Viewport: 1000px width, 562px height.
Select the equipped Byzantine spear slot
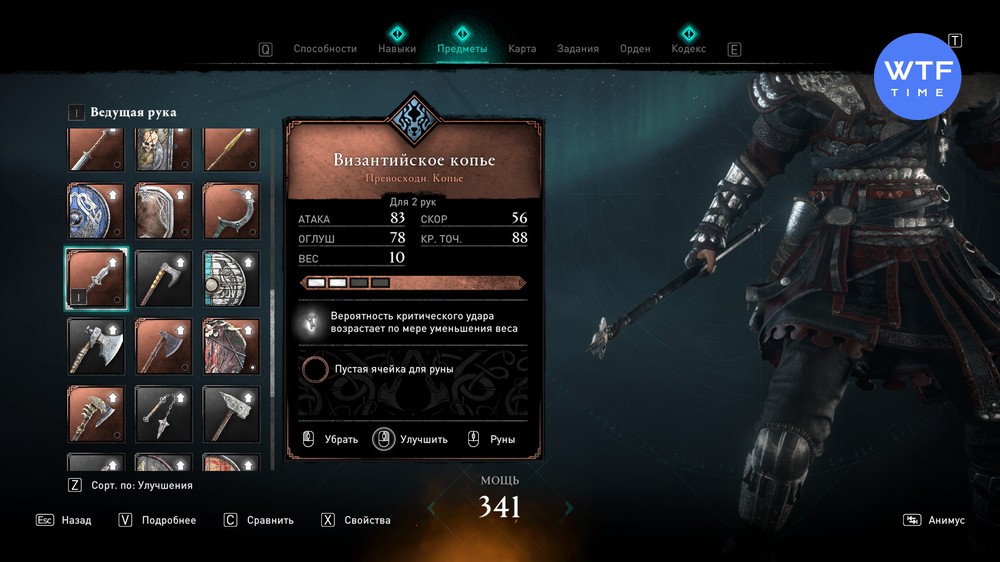(x=95, y=278)
